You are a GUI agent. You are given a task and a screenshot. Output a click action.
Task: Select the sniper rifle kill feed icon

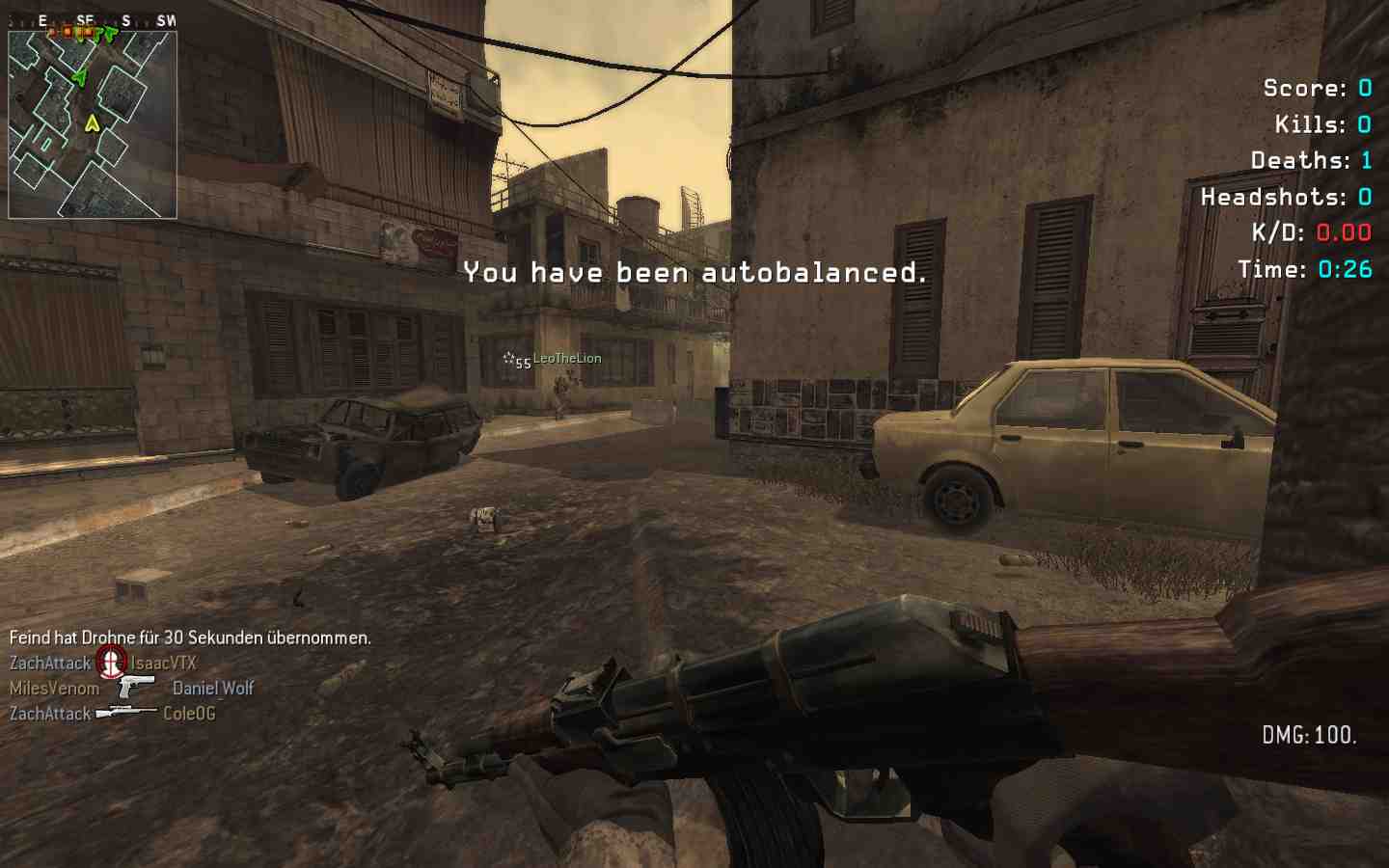point(126,713)
